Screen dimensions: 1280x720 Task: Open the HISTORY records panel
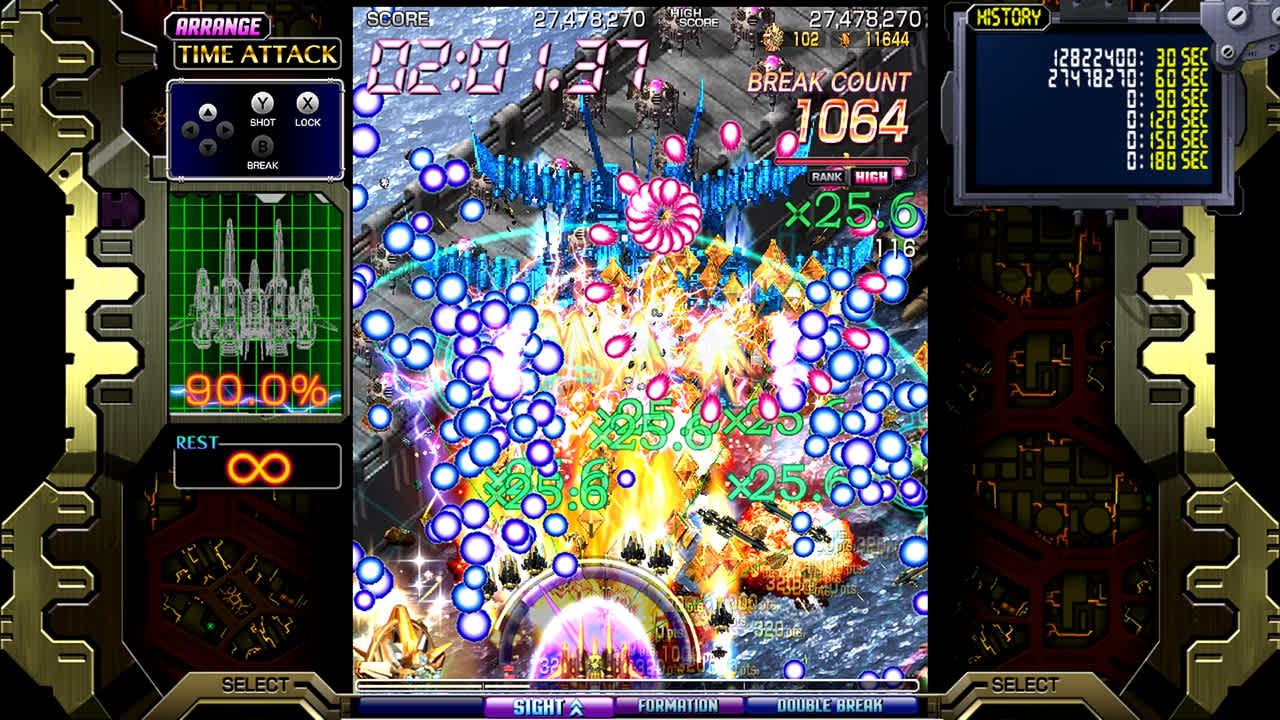click(1011, 17)
